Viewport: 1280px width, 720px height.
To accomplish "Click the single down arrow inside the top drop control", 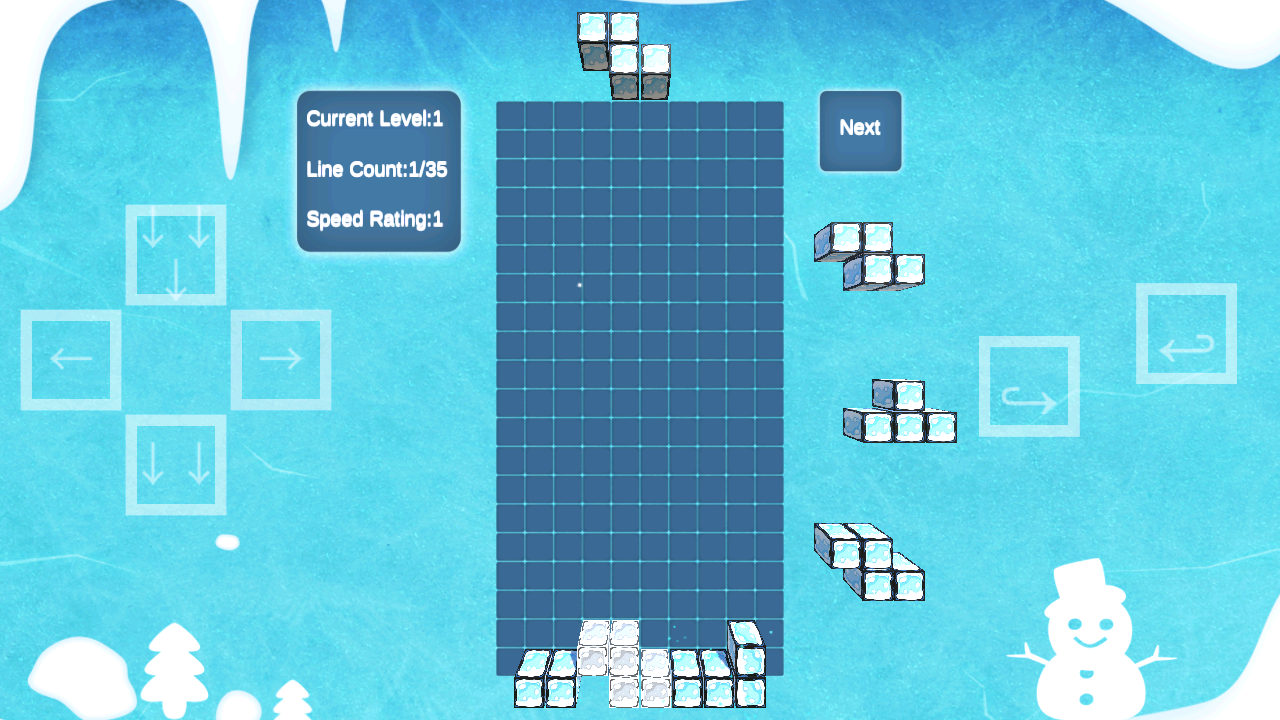I will (176, 280).
